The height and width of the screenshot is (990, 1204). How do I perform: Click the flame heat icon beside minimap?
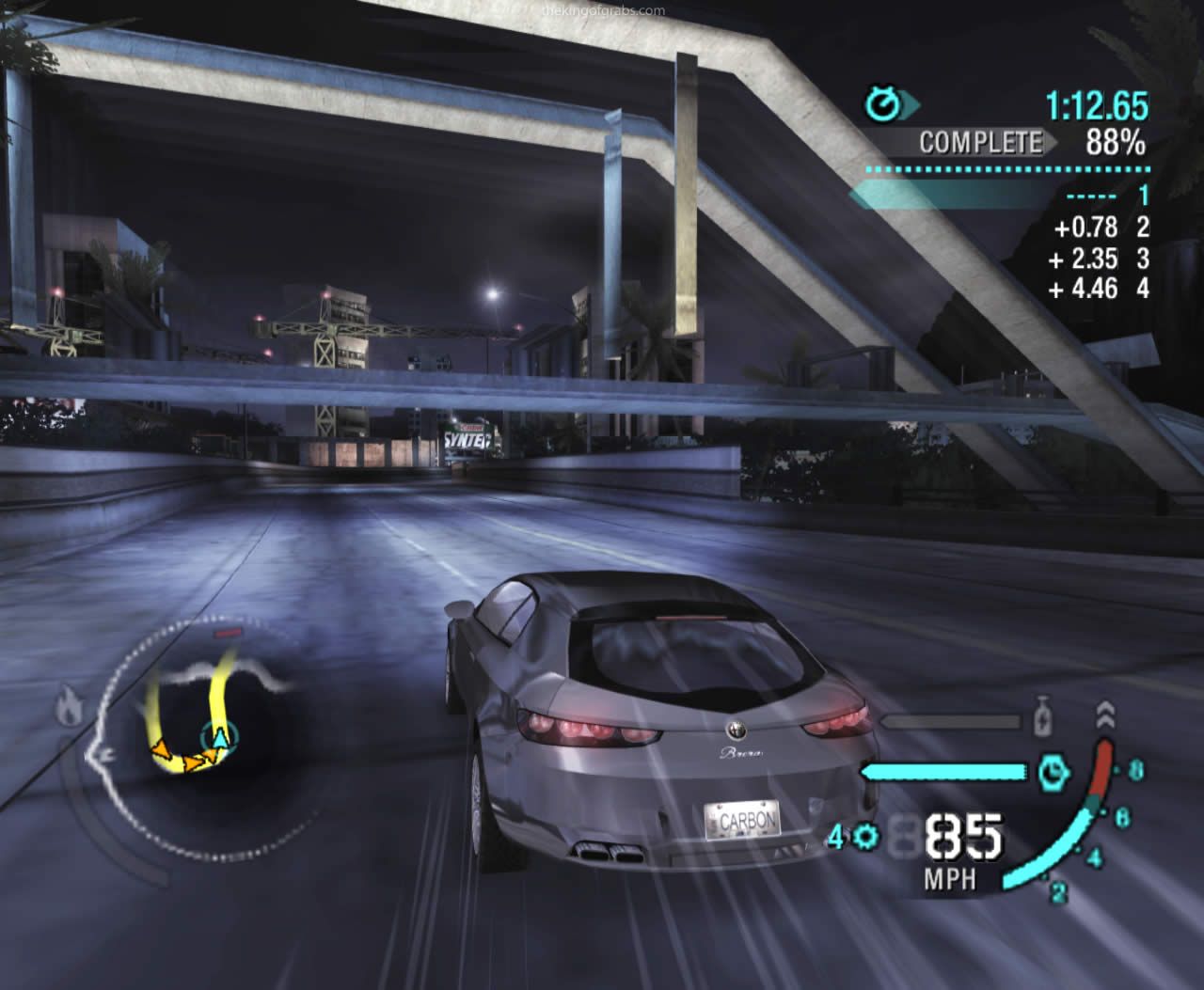pos(69,708)
